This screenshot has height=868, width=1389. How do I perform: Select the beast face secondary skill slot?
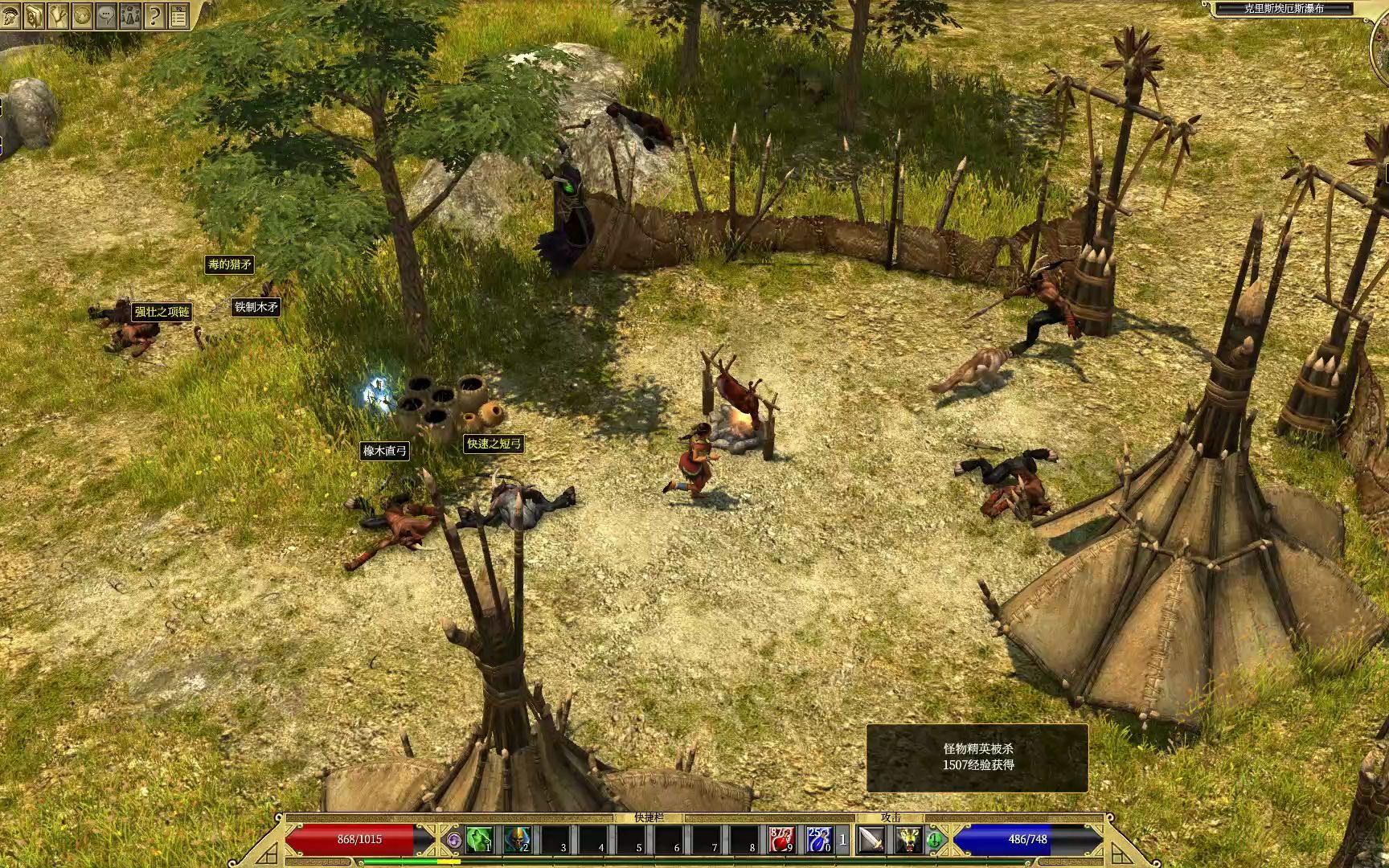909,840
